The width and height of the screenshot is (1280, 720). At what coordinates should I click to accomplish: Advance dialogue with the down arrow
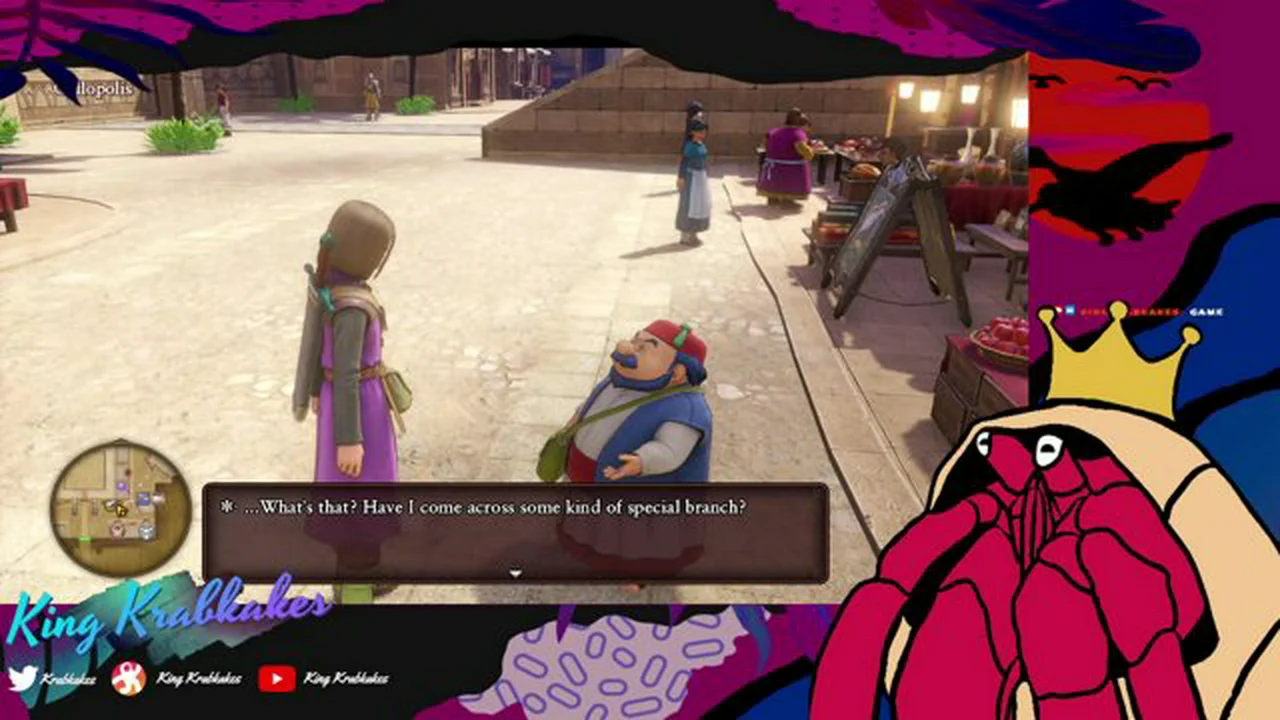click(515, 574)
